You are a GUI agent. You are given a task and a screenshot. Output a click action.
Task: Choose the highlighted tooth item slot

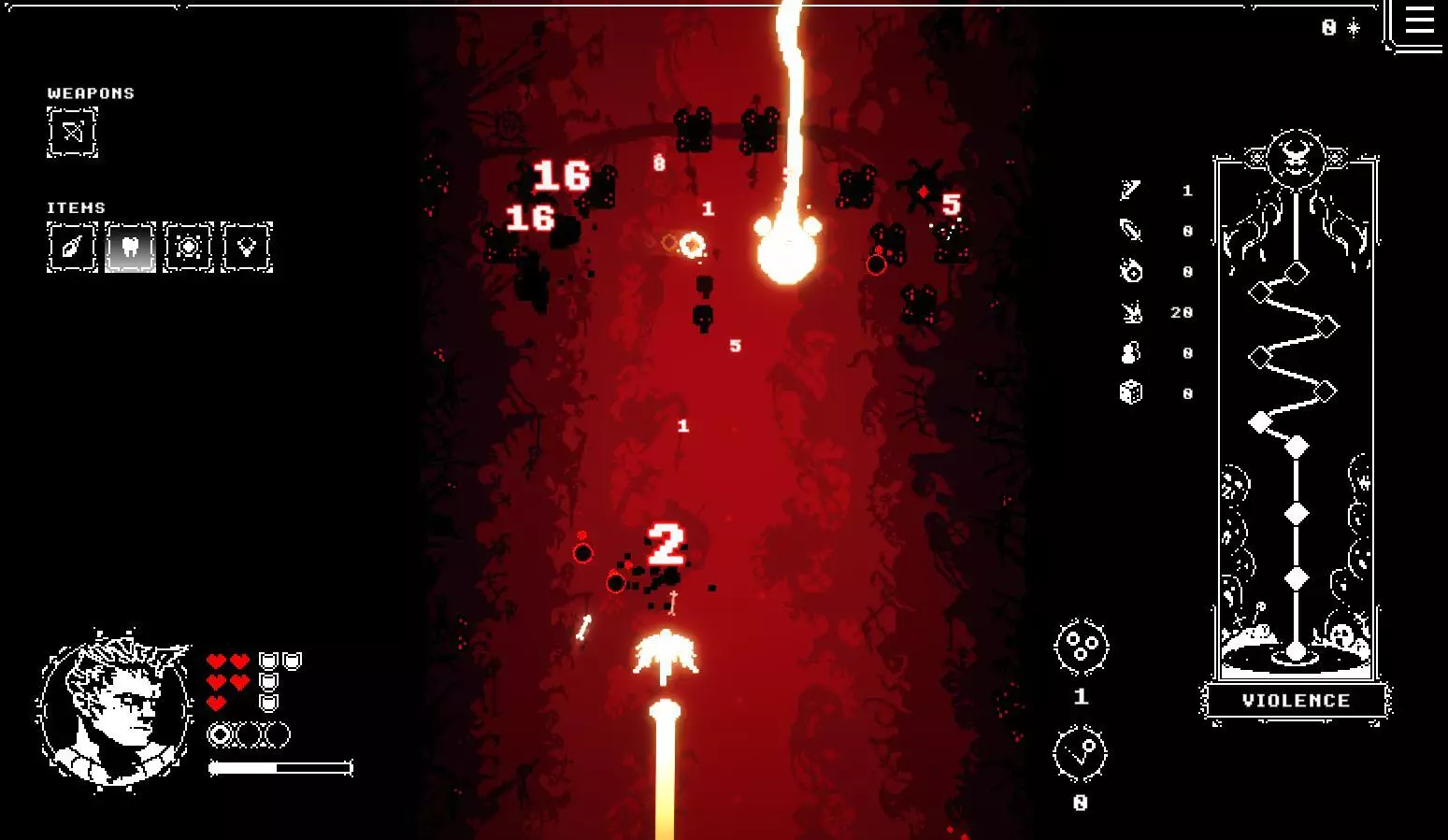point(130,247)
